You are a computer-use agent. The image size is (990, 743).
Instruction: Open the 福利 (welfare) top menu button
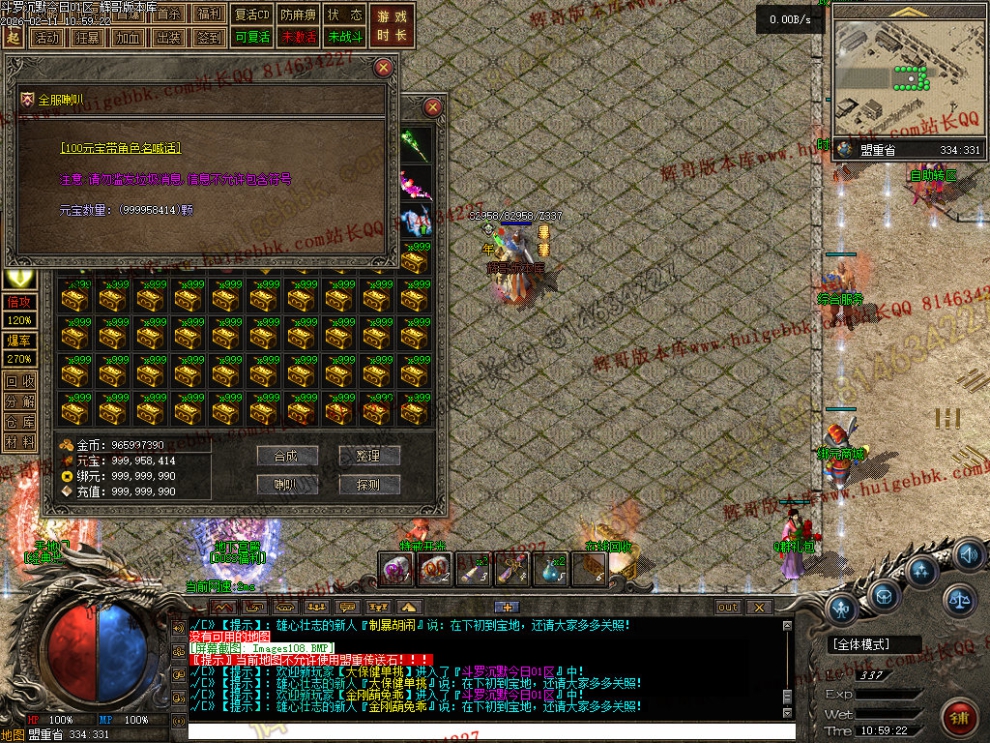[x=210, y=15]
